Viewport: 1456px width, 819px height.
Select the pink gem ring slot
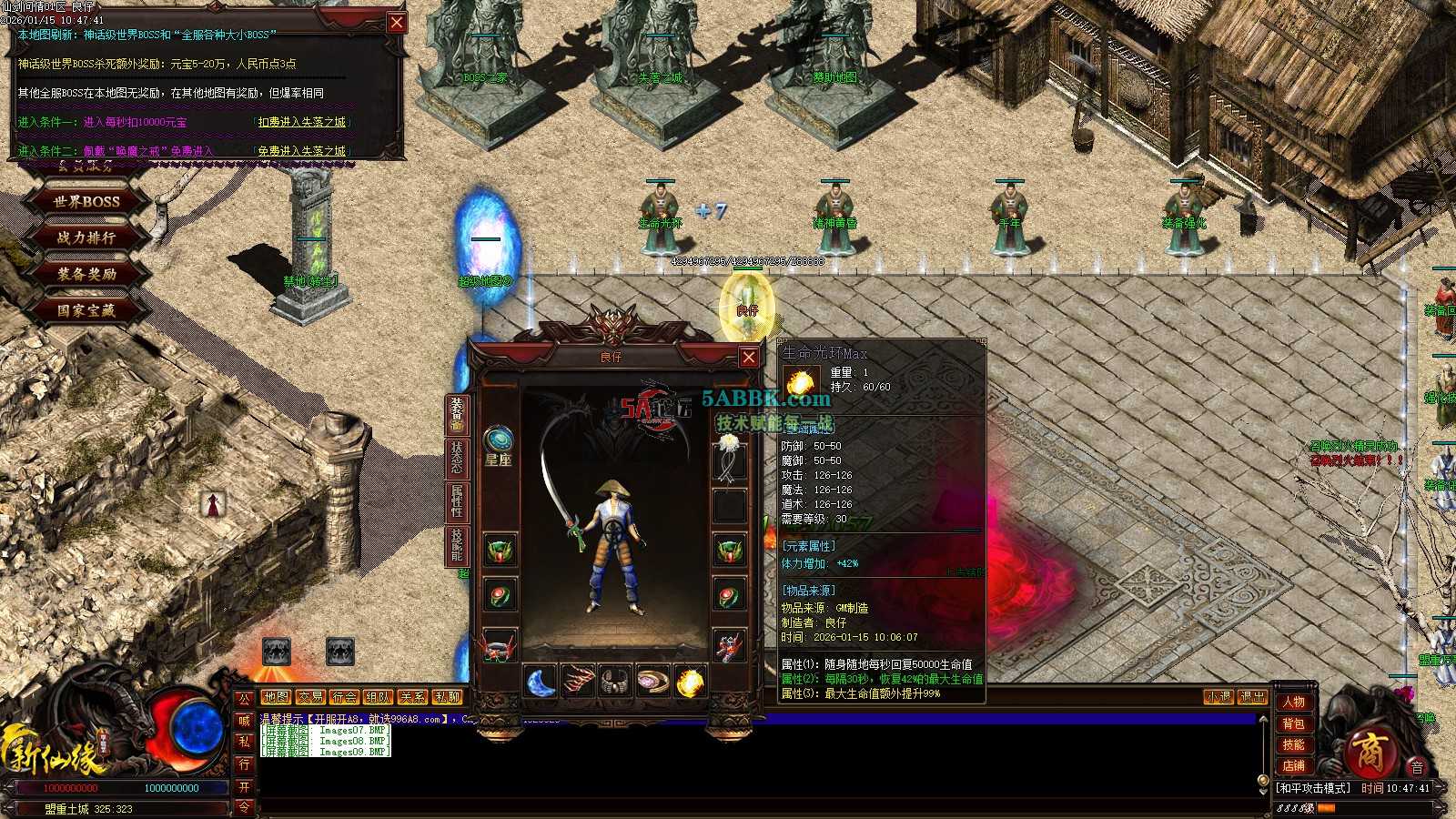click(x=652, y=682)
